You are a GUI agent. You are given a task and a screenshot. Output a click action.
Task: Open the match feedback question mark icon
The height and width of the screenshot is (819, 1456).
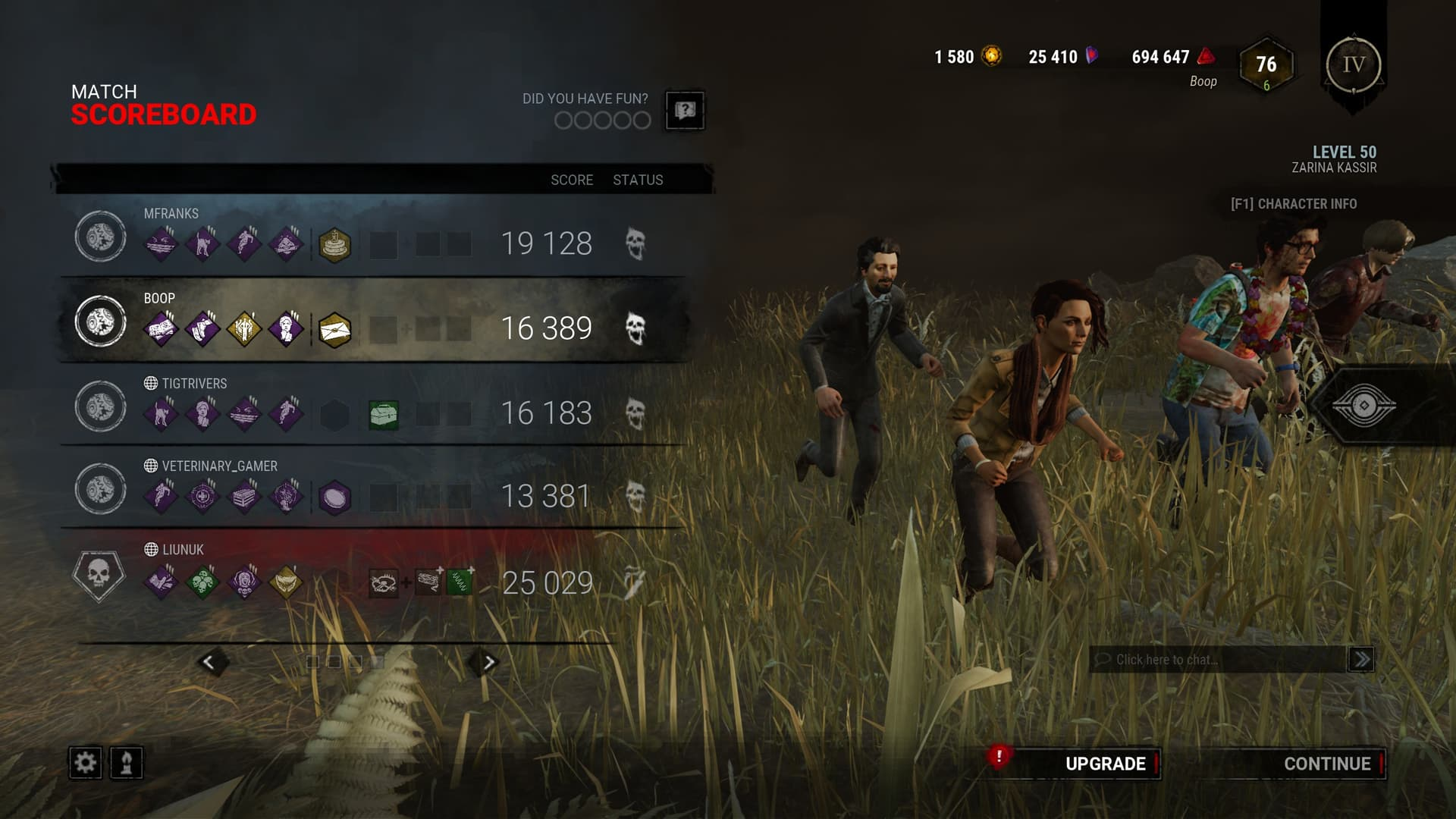point(685,110)
